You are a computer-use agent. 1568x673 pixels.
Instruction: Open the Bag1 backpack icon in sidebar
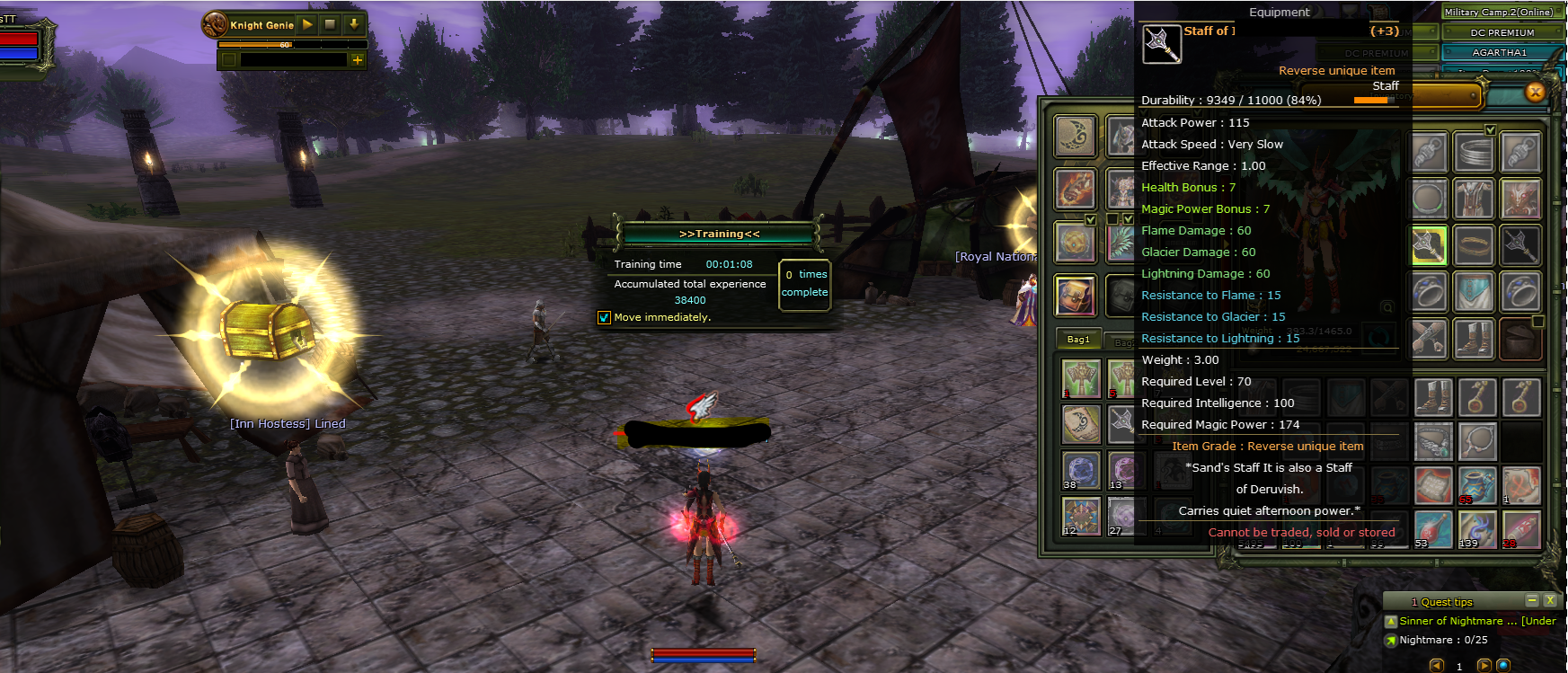pos(1076,295)
